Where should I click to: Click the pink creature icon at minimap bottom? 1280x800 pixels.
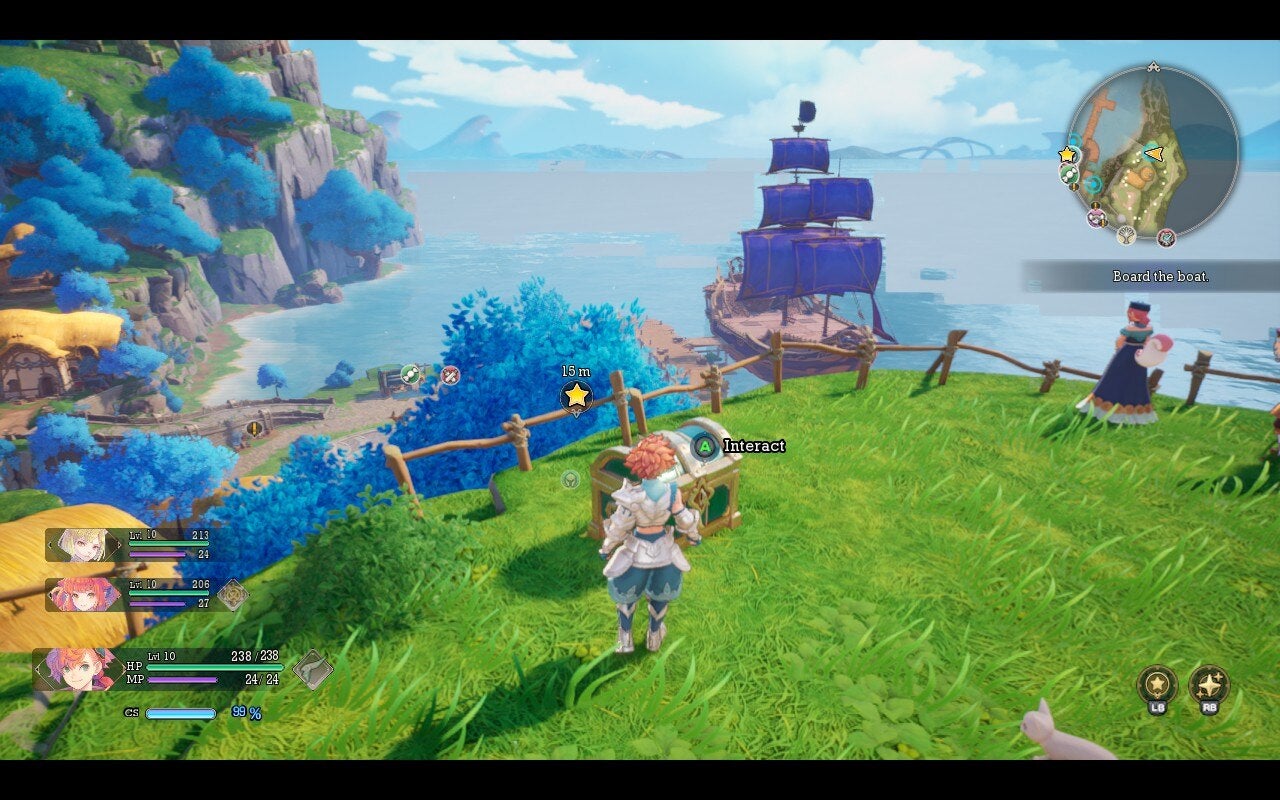pos(1096,217)
